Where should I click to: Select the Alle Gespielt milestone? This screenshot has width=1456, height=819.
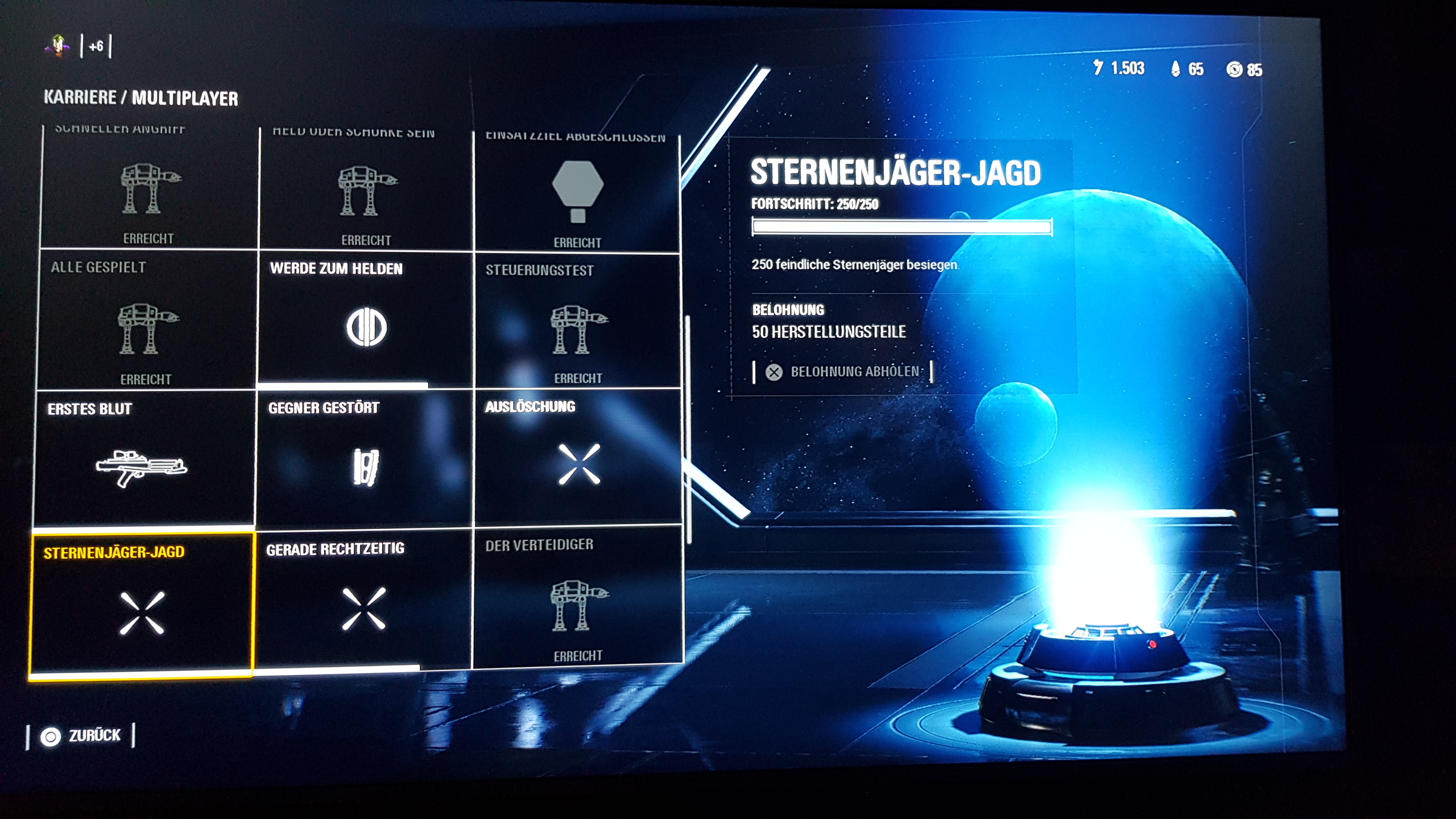point(147,320)
